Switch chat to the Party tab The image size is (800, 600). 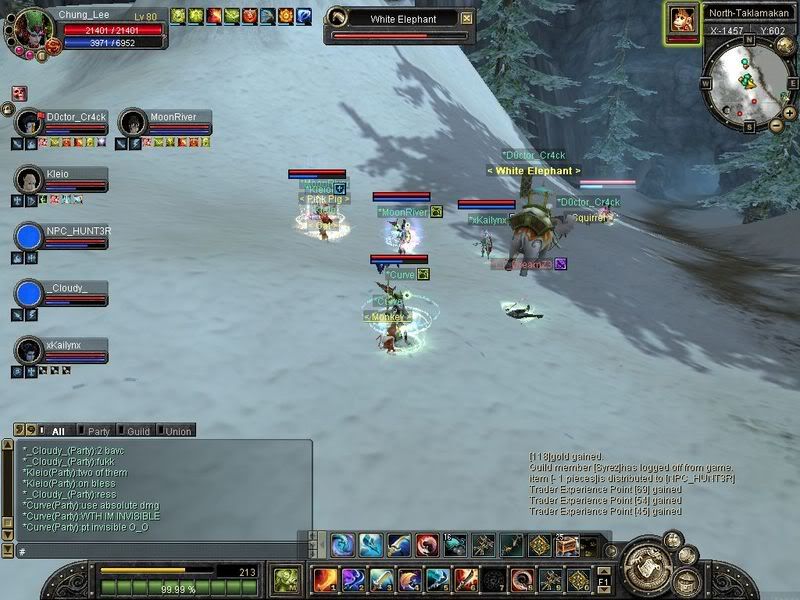pos(96,431)
